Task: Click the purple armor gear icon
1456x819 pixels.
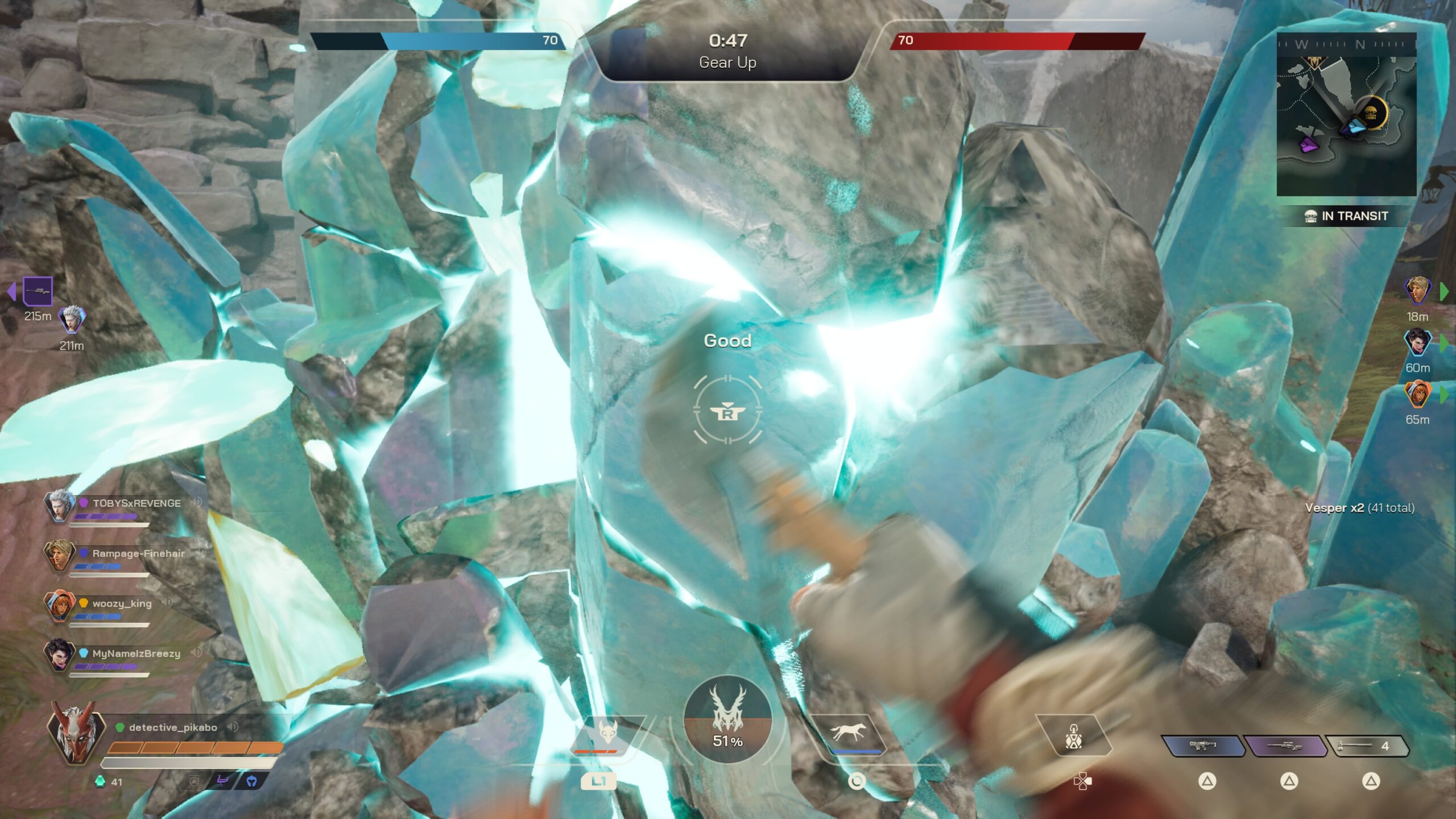Action: pyautogui.click(x=222, y=781)
